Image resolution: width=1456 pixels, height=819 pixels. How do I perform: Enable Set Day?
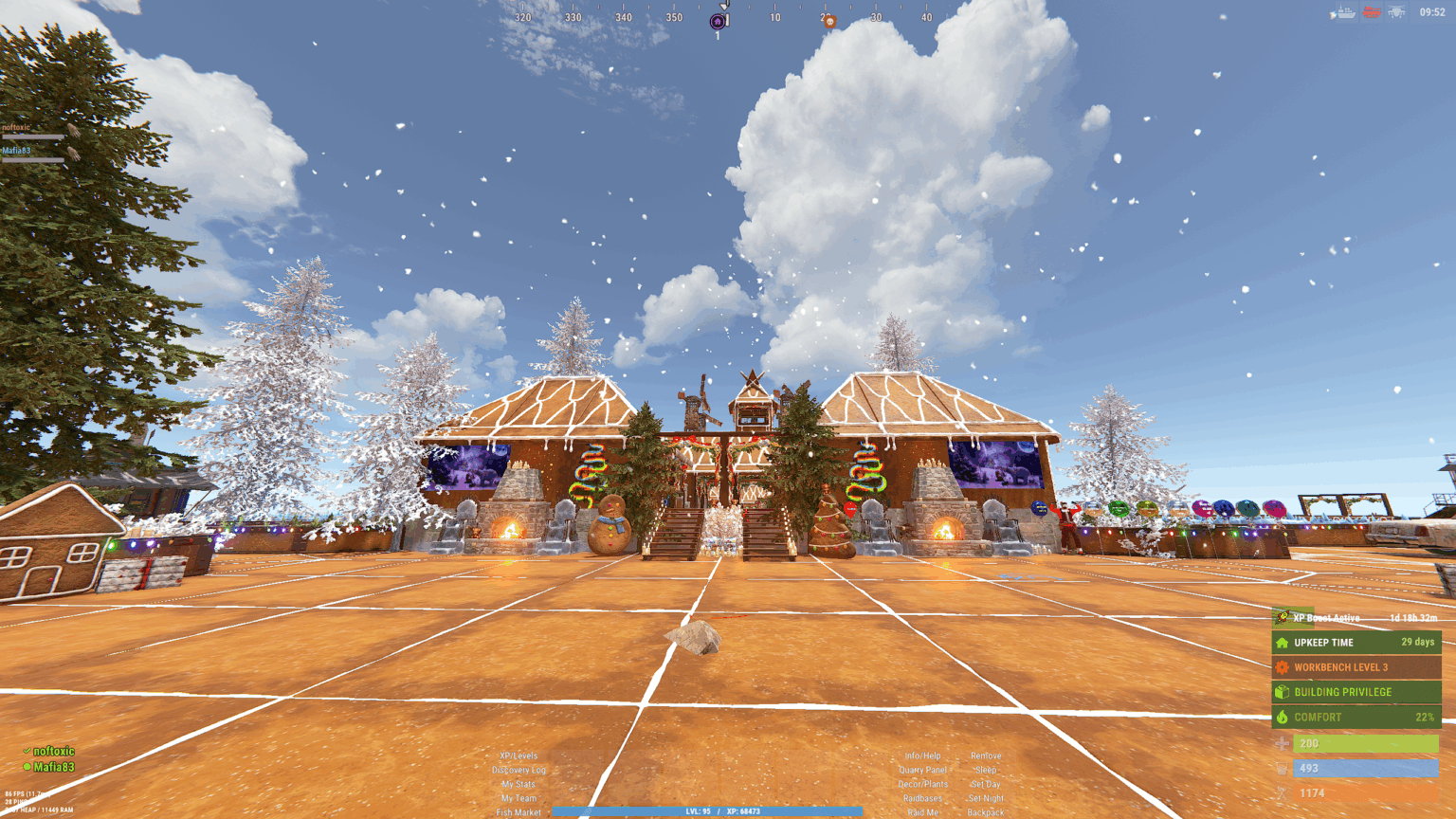[x=986, y=784]
